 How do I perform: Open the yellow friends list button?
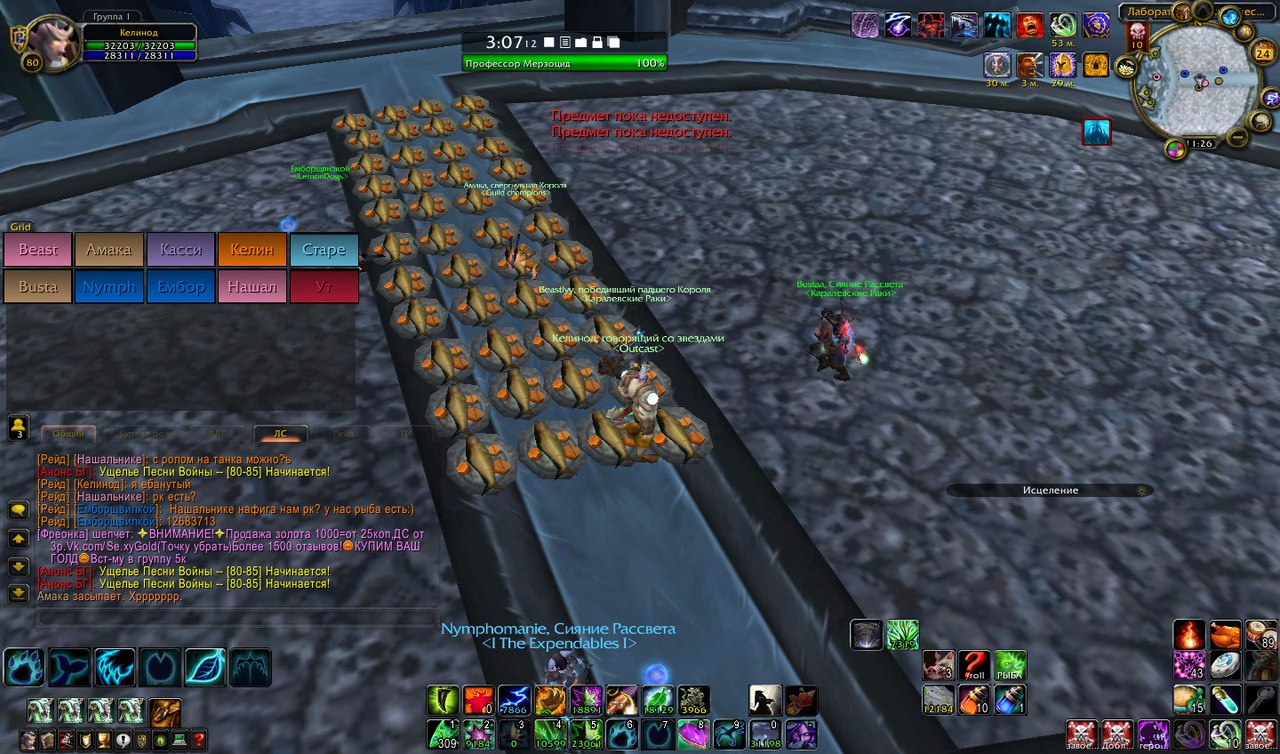[x=18, y=428]
